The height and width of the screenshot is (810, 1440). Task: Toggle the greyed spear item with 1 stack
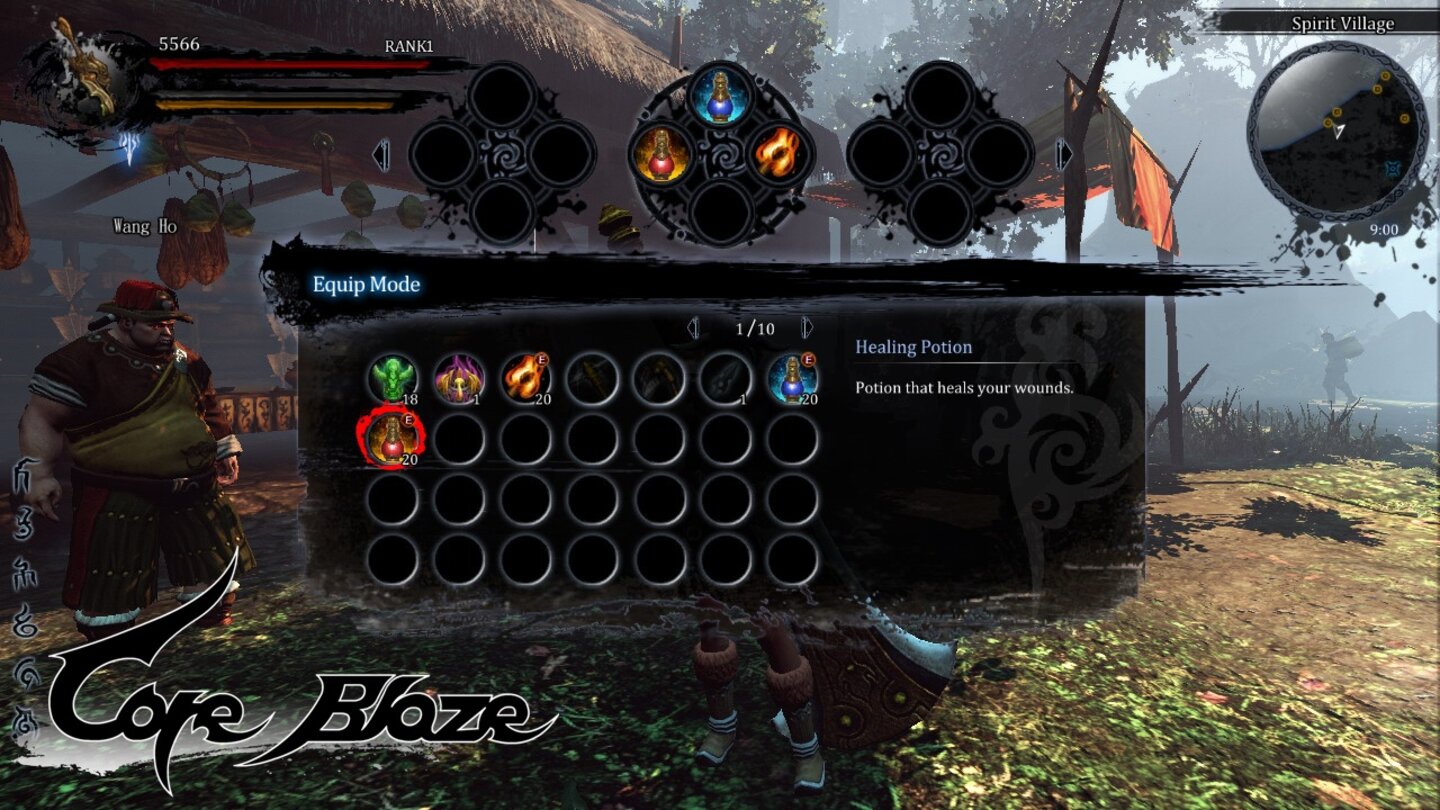pyautogui.click(x=726, y=378)
